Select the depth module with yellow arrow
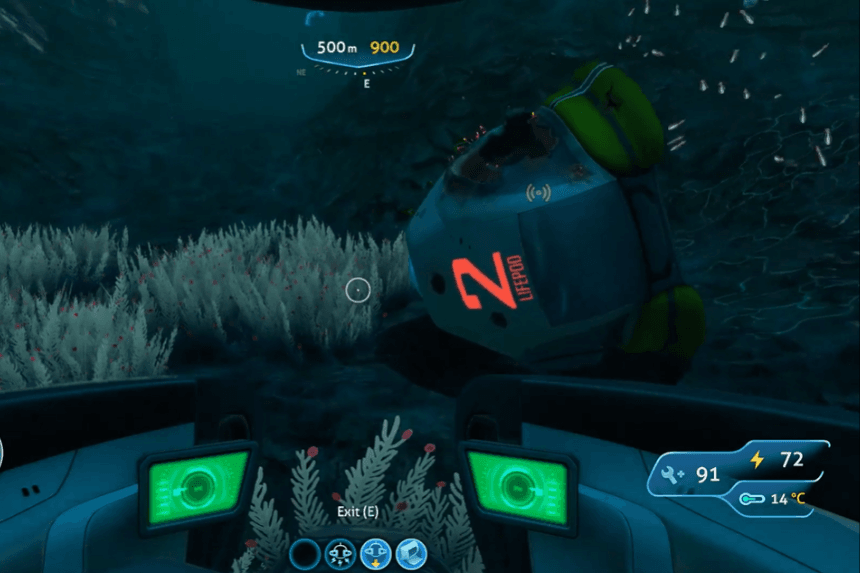This screenshot has width=860, height=573. tap(376, 553)
